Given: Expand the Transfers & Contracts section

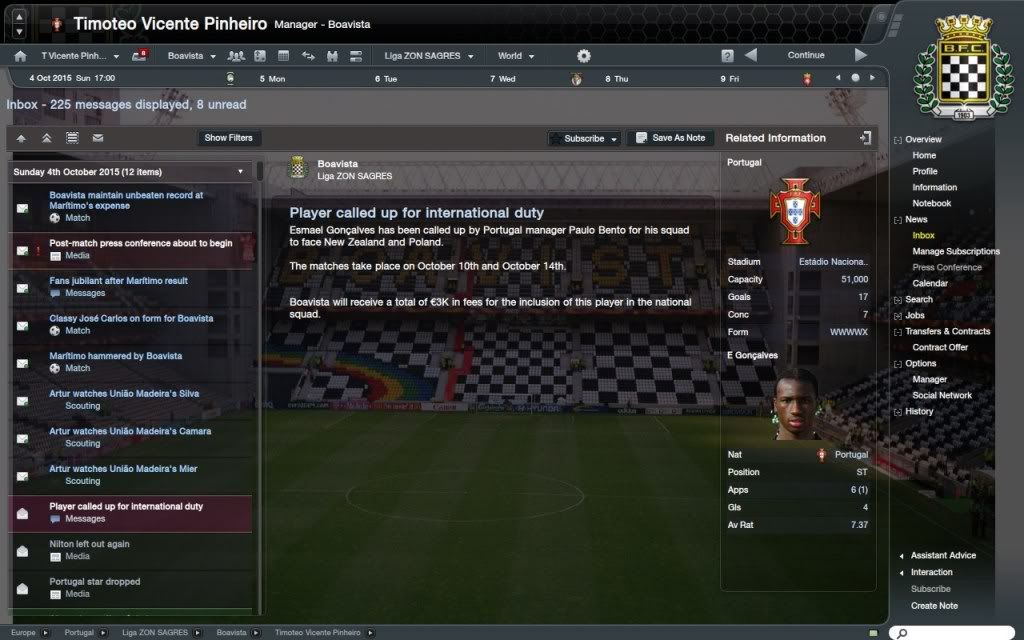Looking at the screenshot, I should pos(947,331).
